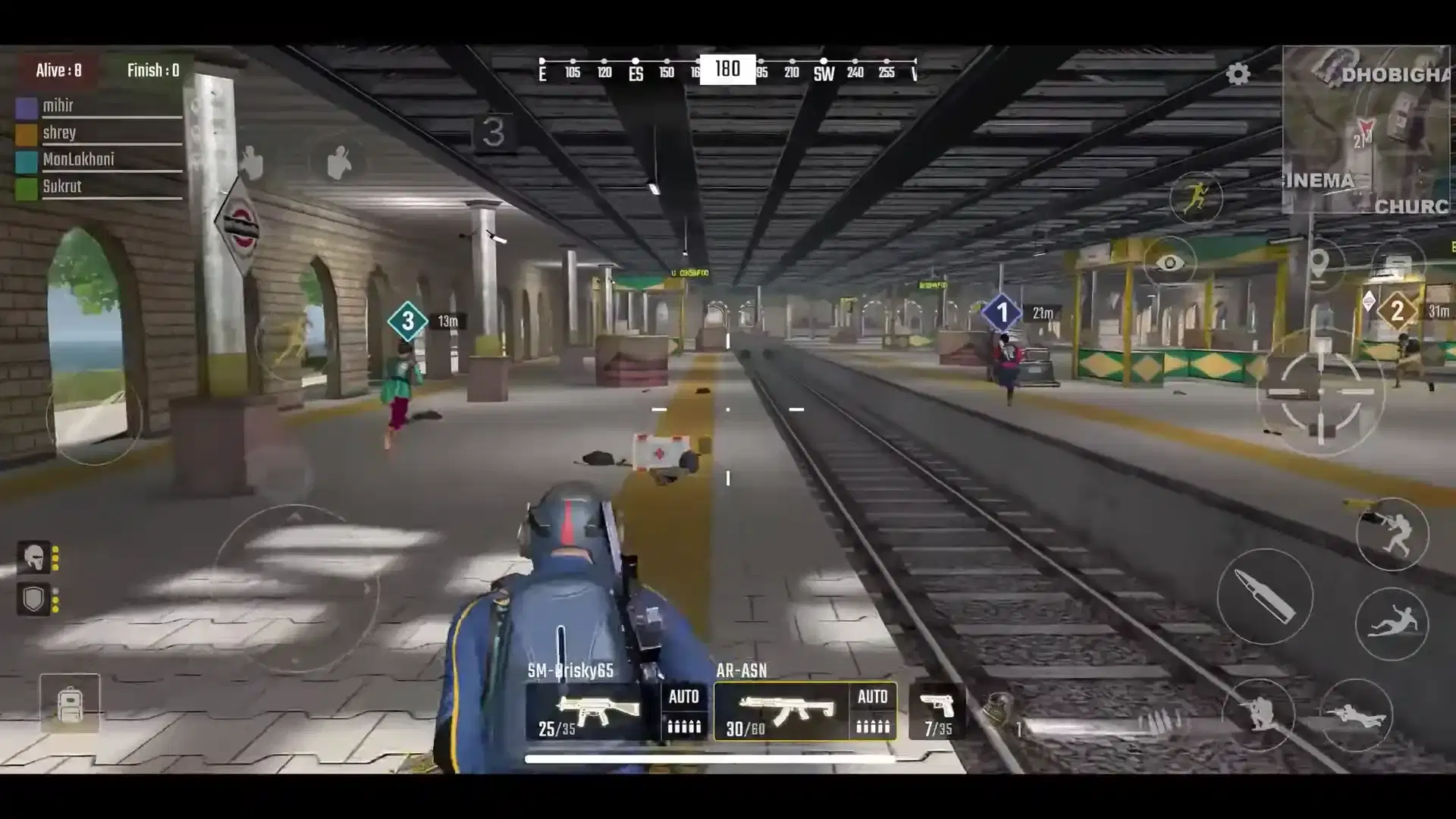Toggle the sprint runner icon
This screenshot has width=1456, height=819.
1196,197
